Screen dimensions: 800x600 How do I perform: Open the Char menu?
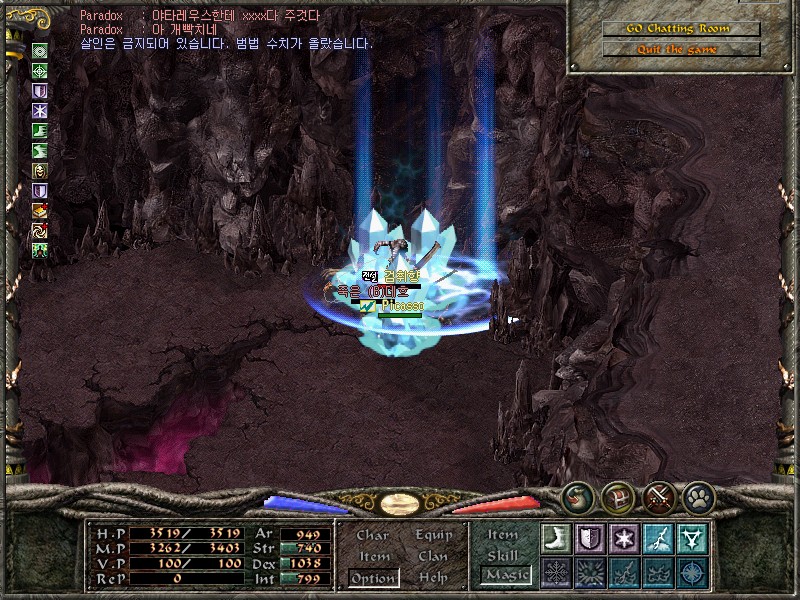tap(373, 535)
